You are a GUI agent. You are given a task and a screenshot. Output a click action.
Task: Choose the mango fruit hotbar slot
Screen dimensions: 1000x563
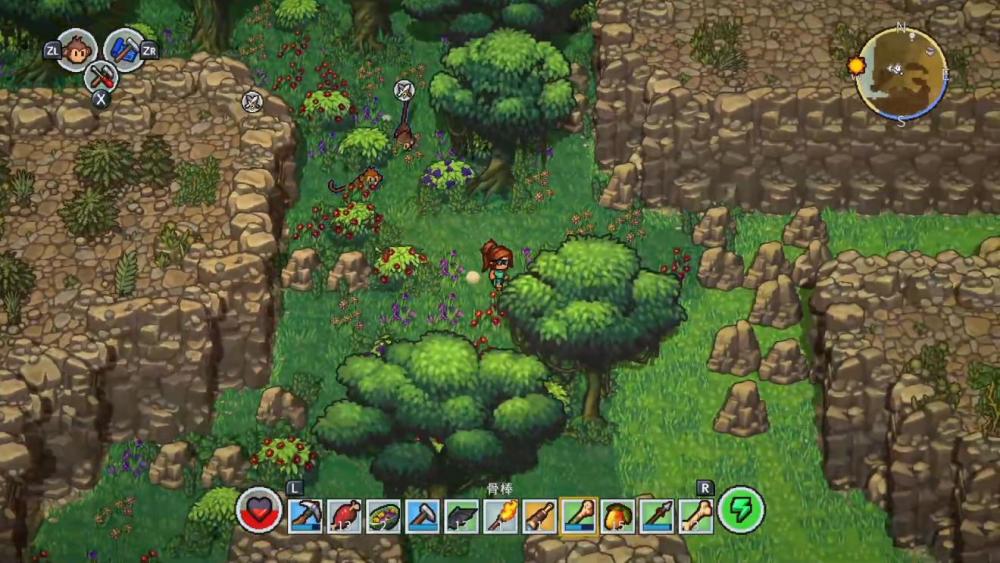618,516
